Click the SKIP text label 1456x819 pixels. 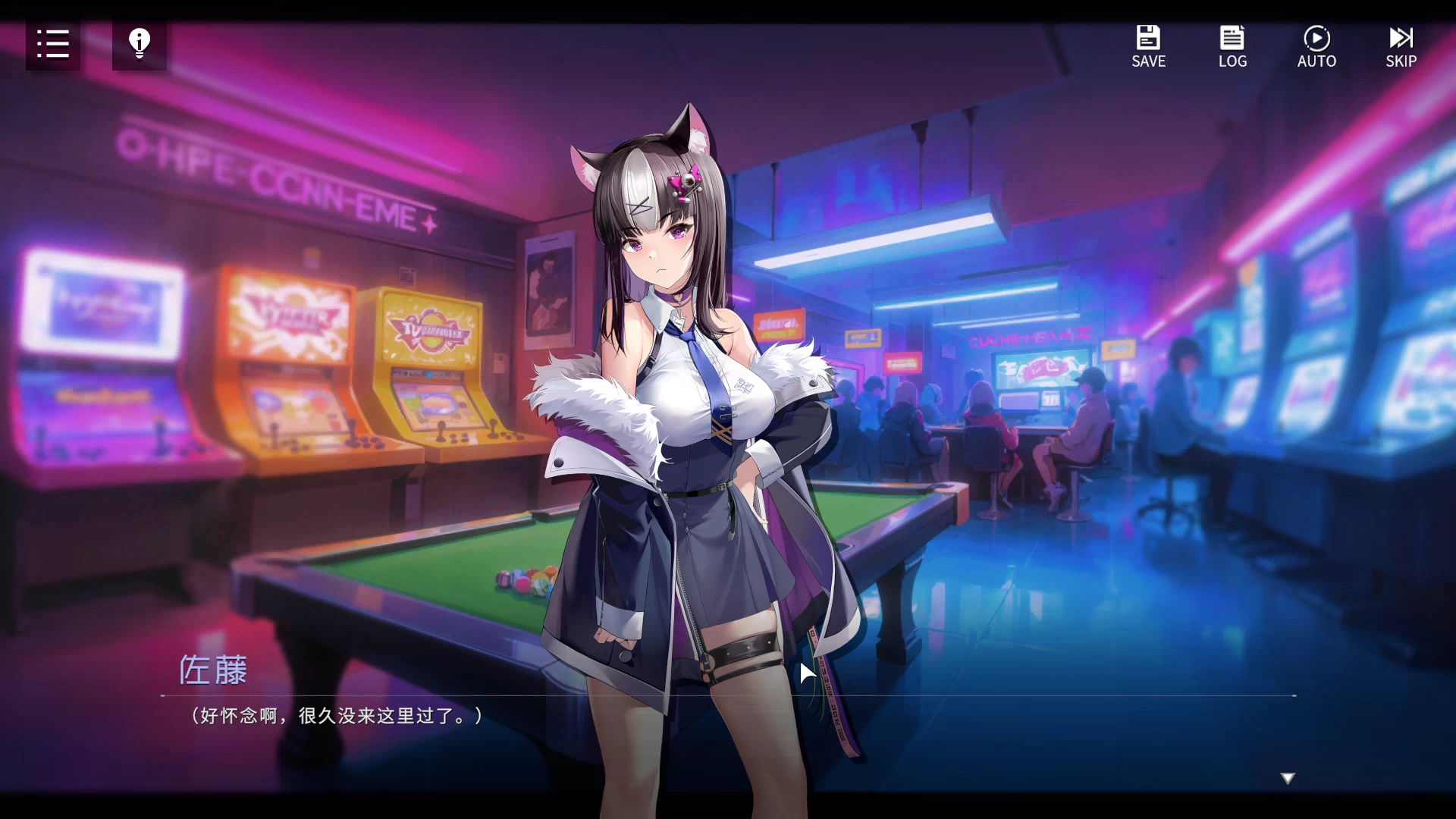tap(1401, 61)
